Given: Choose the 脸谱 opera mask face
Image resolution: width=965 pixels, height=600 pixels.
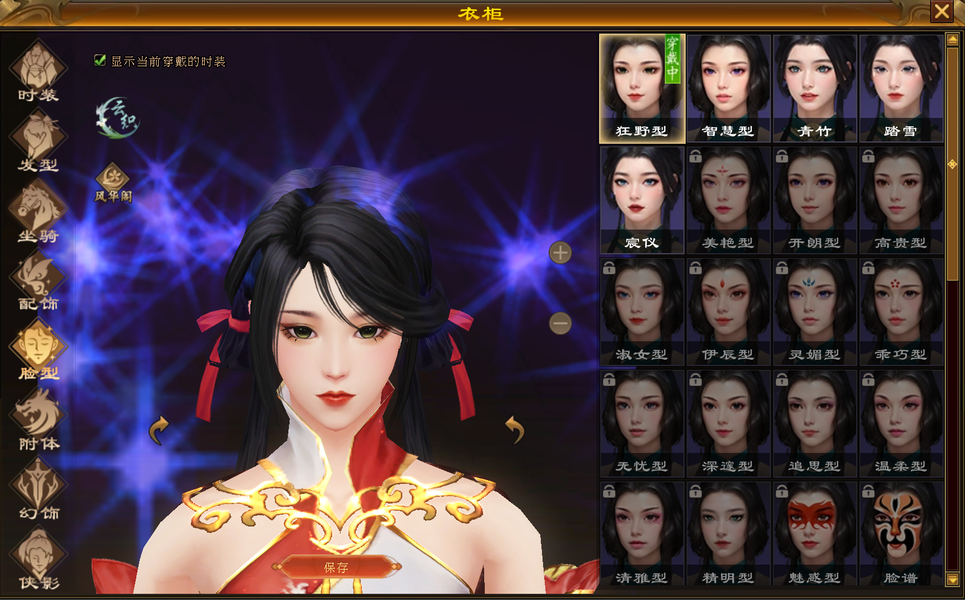Looking at the screenshot, I should (900, 534).
